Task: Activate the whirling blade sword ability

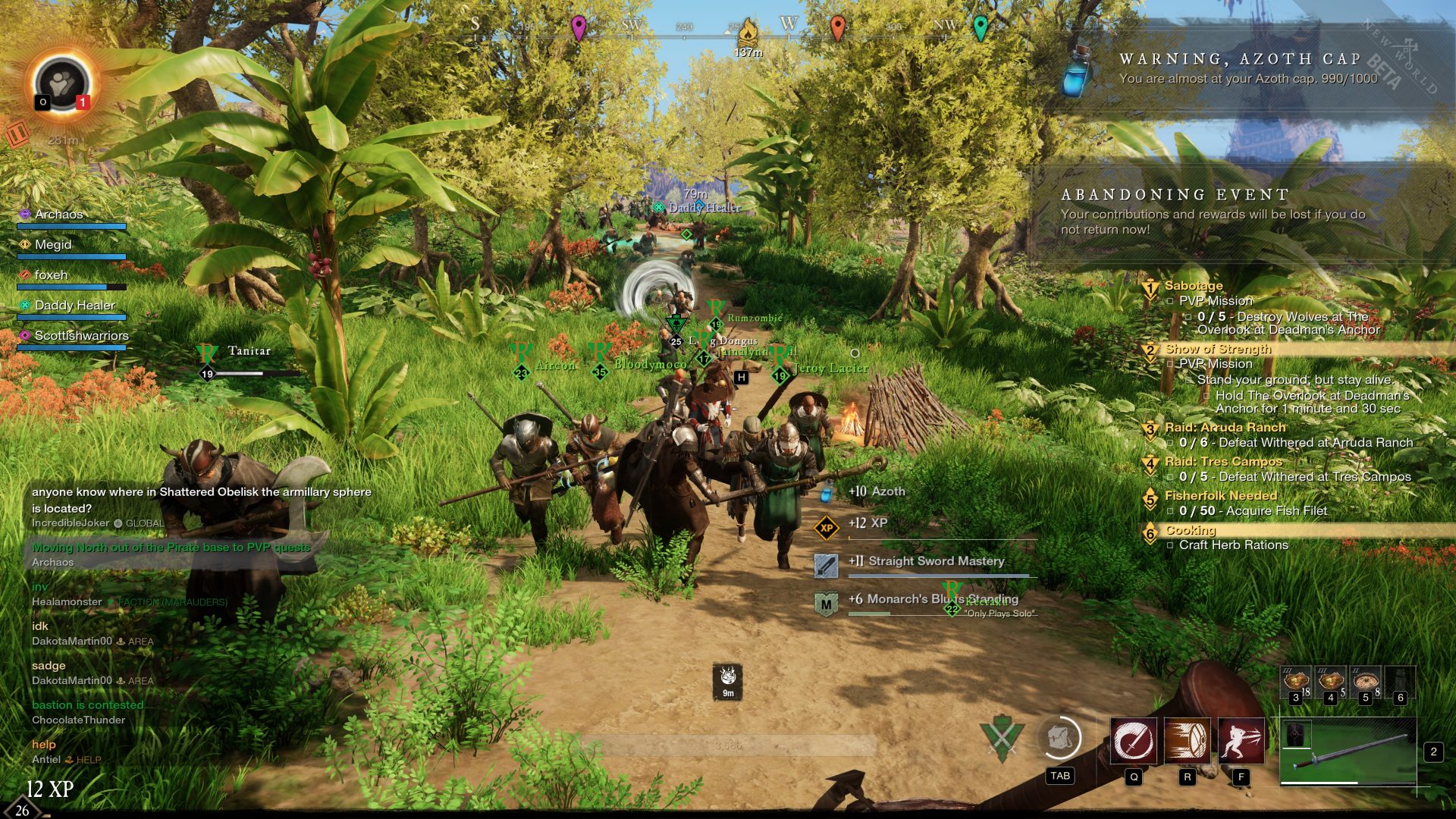Action: 1134,740
